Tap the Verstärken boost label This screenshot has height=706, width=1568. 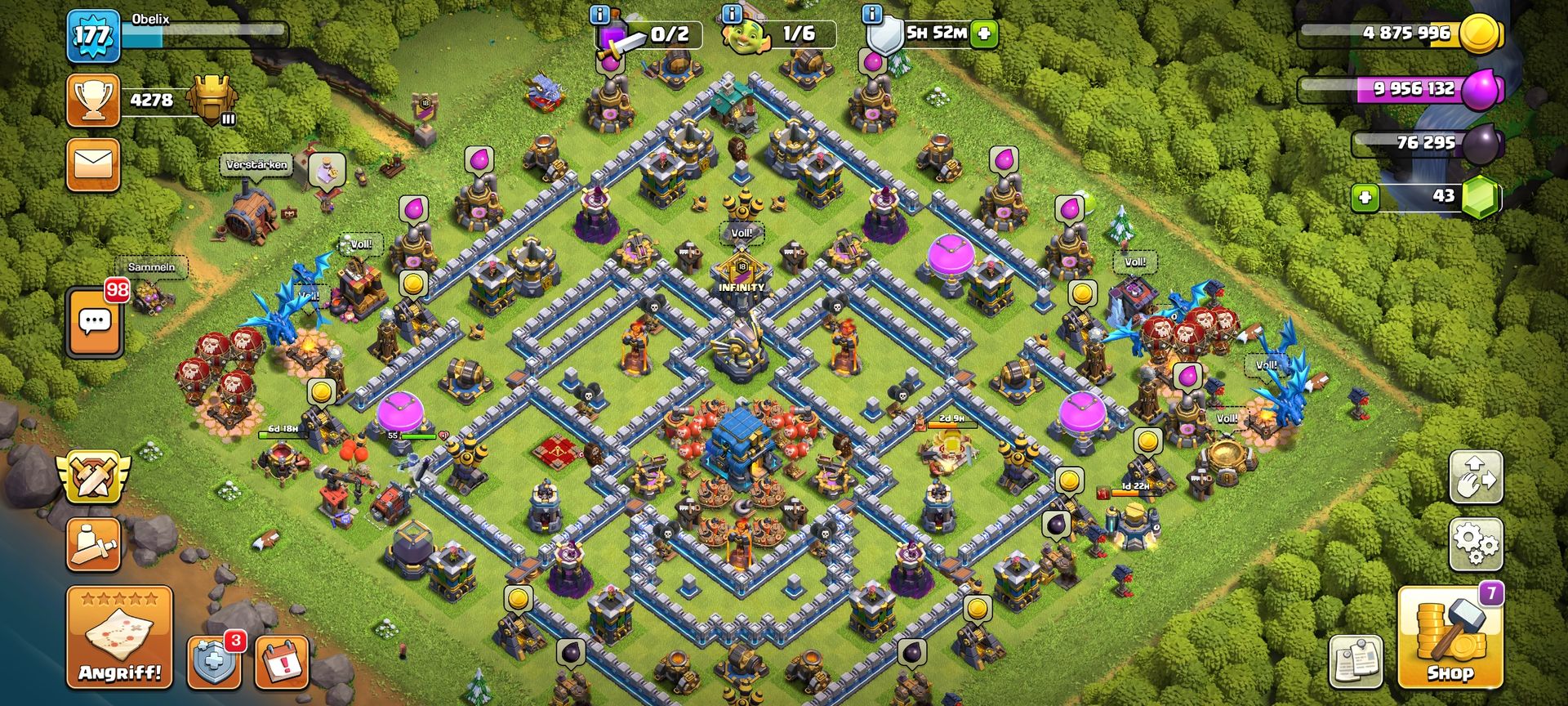[256, 165]
